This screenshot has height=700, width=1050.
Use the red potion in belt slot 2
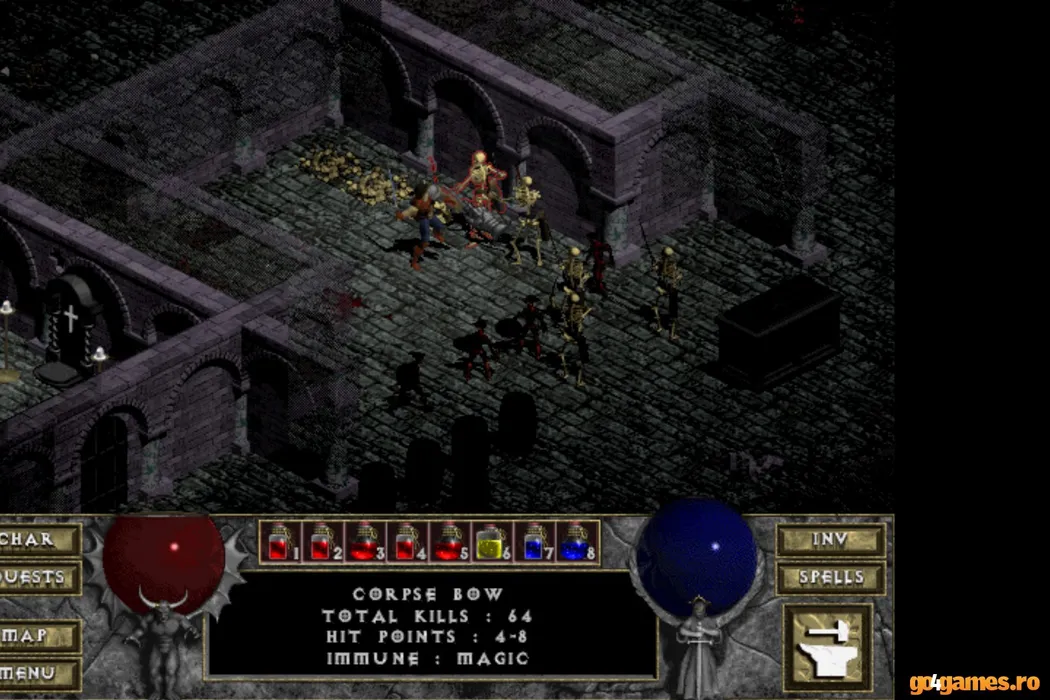coord(321,542)
